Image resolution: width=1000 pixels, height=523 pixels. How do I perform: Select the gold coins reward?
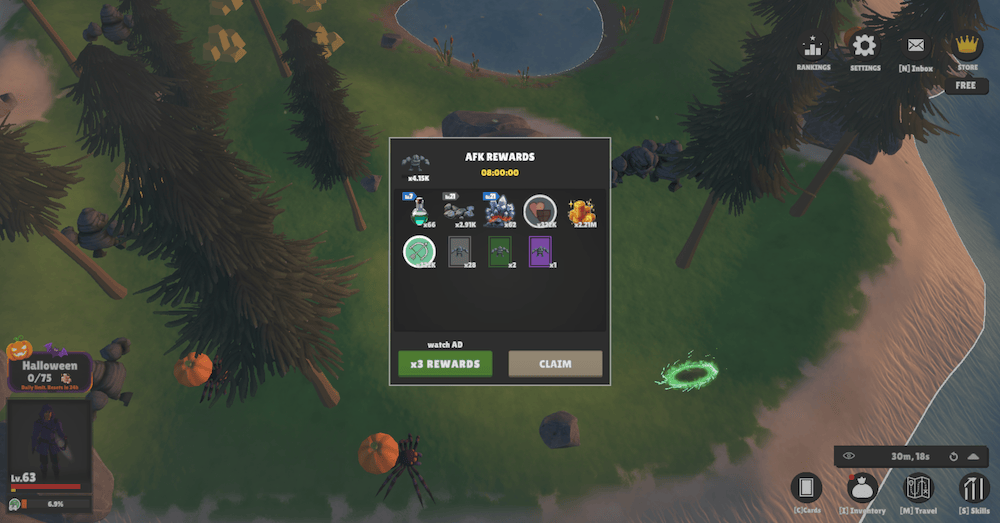pyautogui.click(x=582, y=213)
